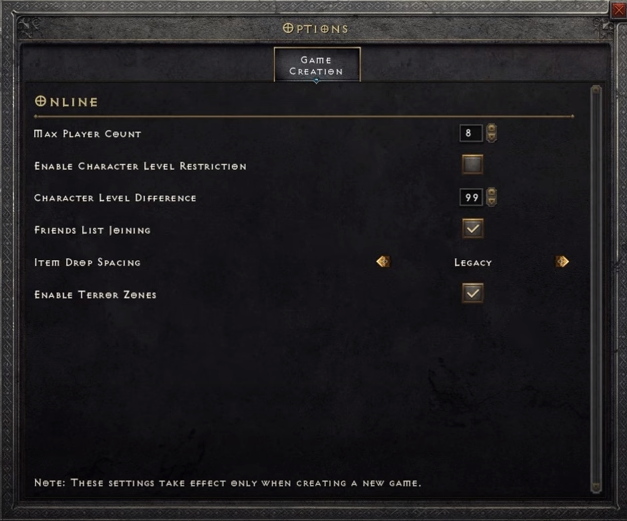The width and height of the screenshot is (627, 521).
Task: Click the Character Level Difference value field
Action: coord(469,197)
